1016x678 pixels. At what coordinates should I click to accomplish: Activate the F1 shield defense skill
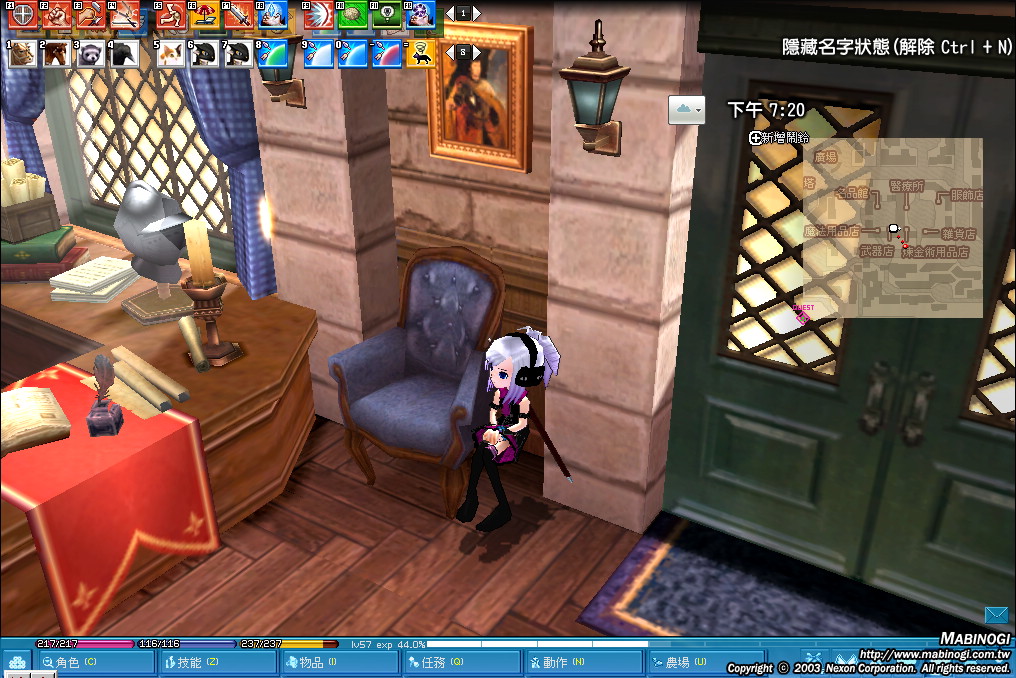click(22, 14)
